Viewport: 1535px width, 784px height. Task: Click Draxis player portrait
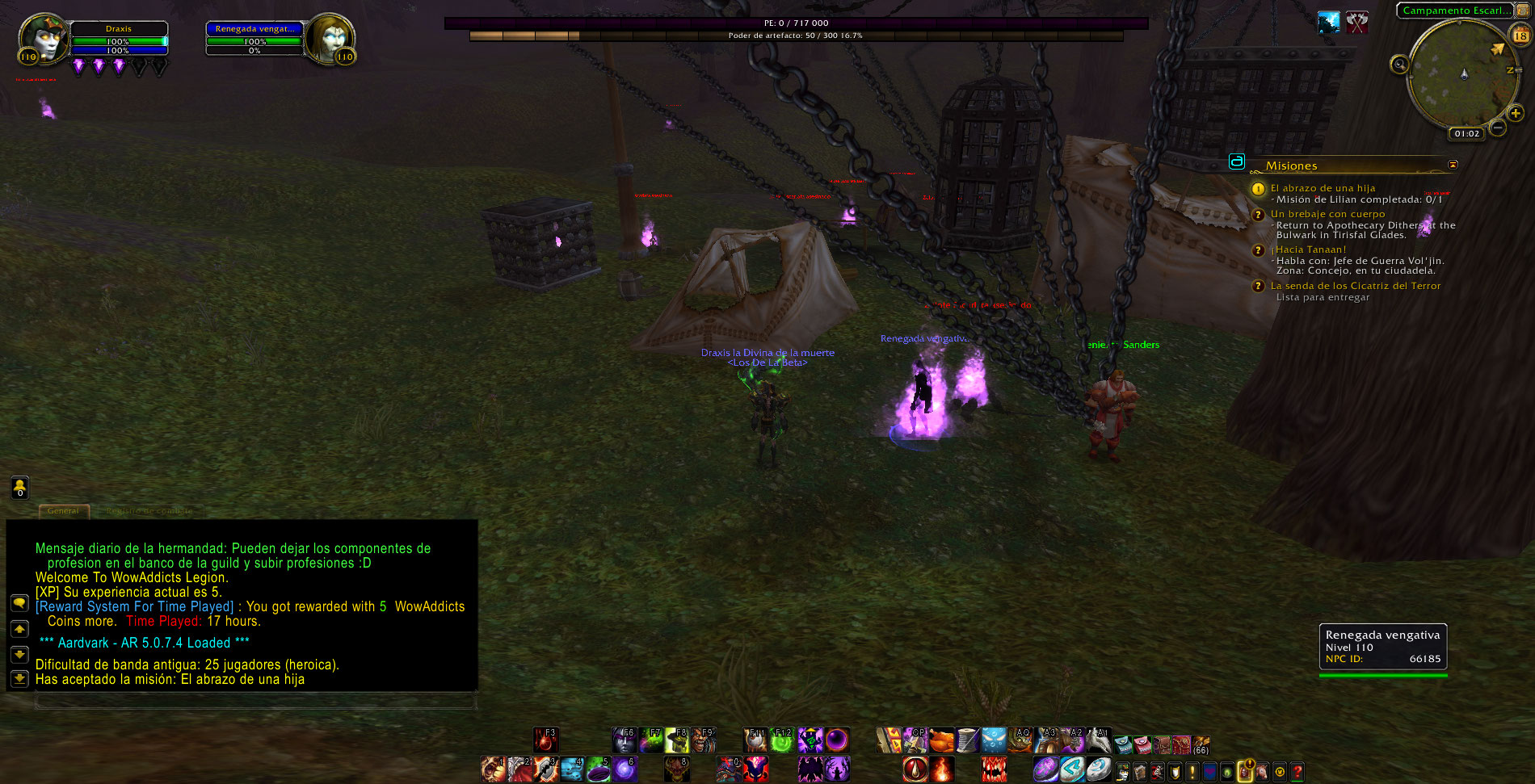tap(43, 38)
